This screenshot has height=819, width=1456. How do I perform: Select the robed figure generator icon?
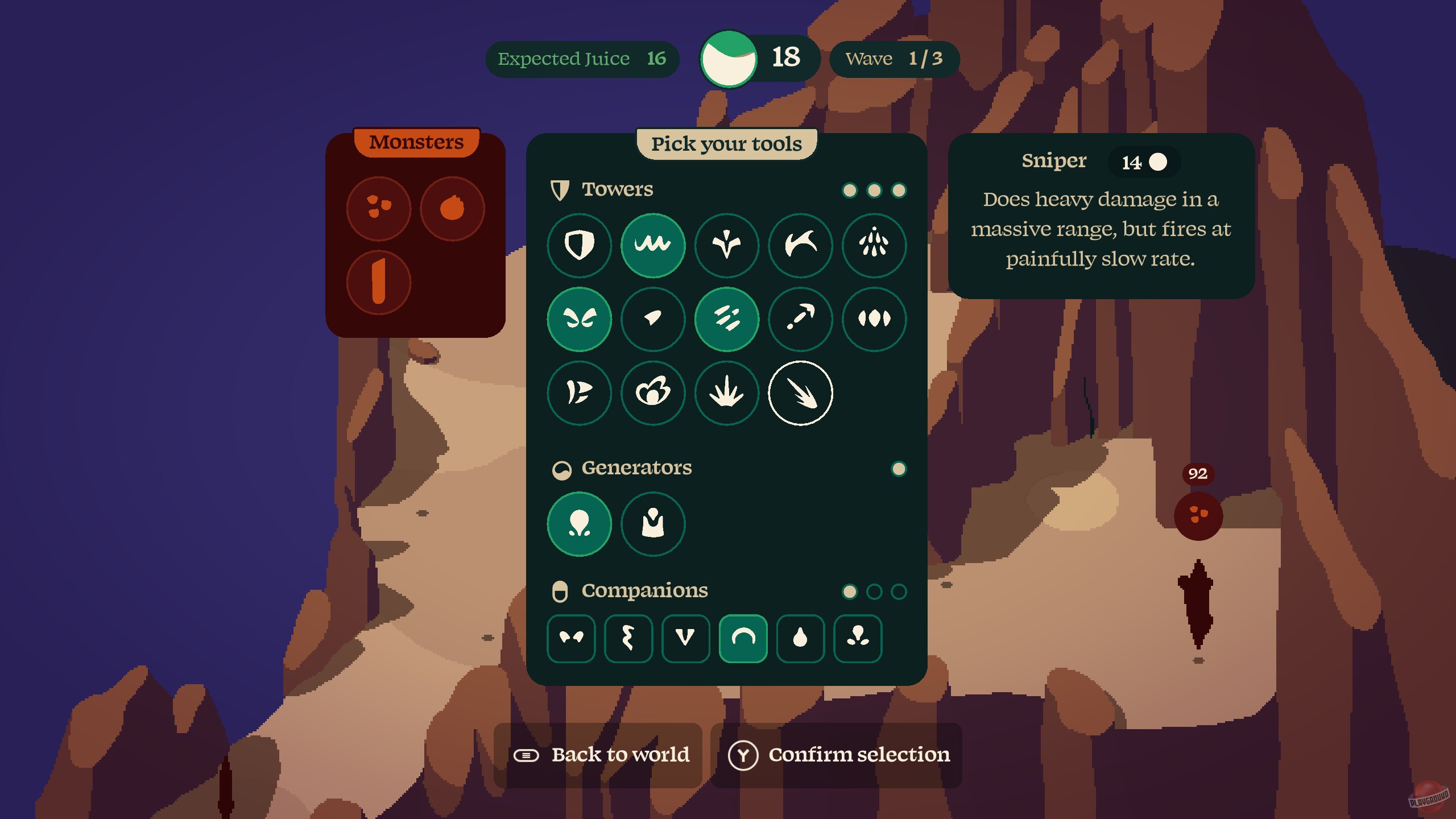point(653,524)
